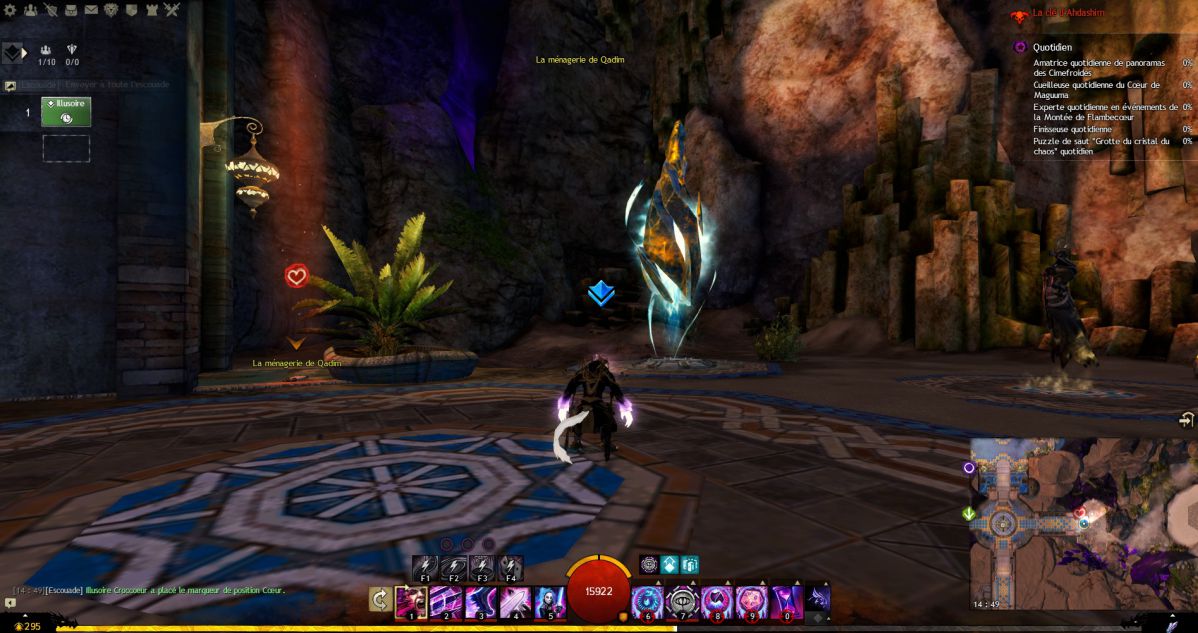
Task: Open the Black Lion trading post icon
Action: point(111,10)
